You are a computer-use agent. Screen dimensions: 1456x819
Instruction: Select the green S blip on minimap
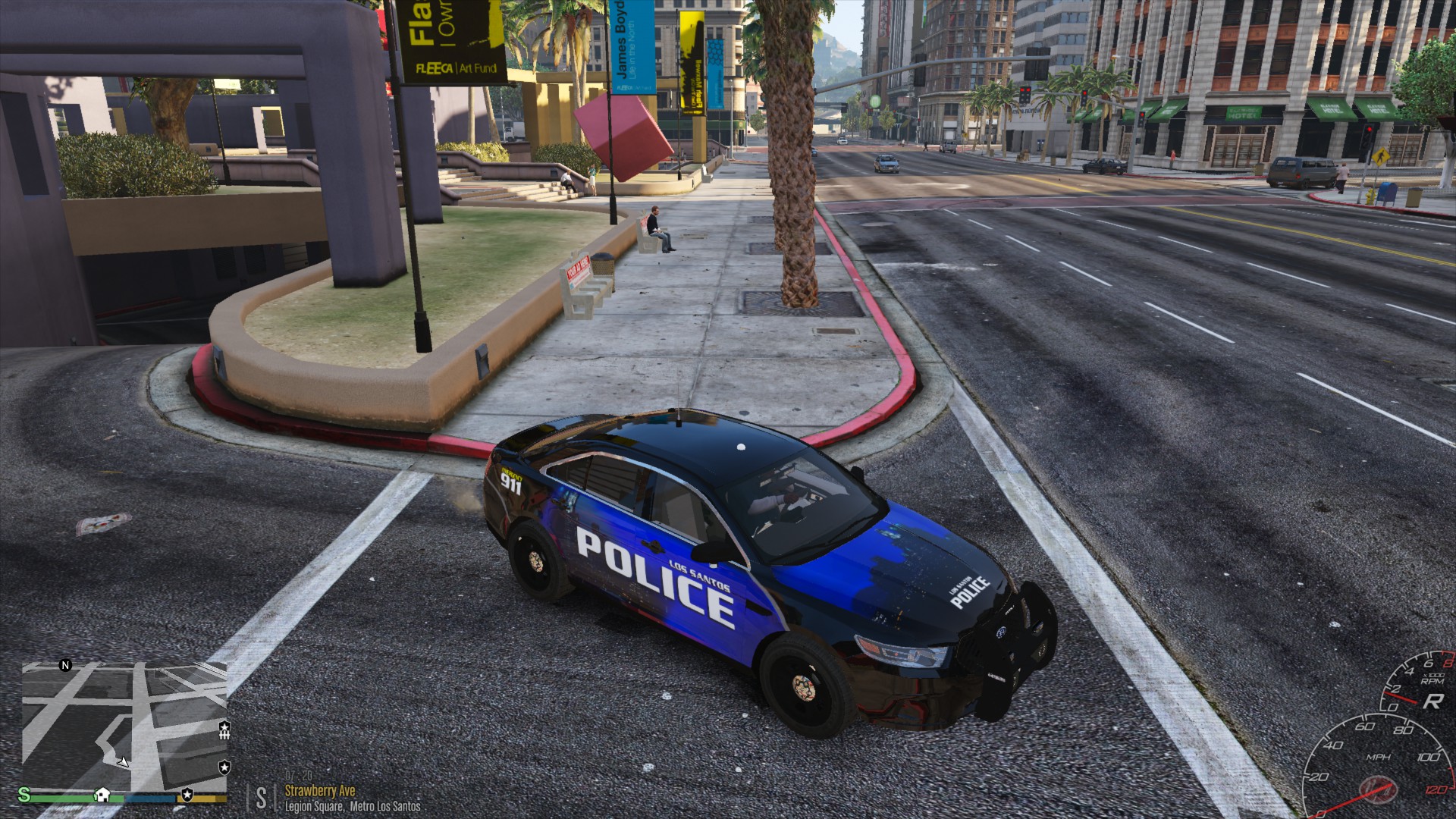pos(24,794)
